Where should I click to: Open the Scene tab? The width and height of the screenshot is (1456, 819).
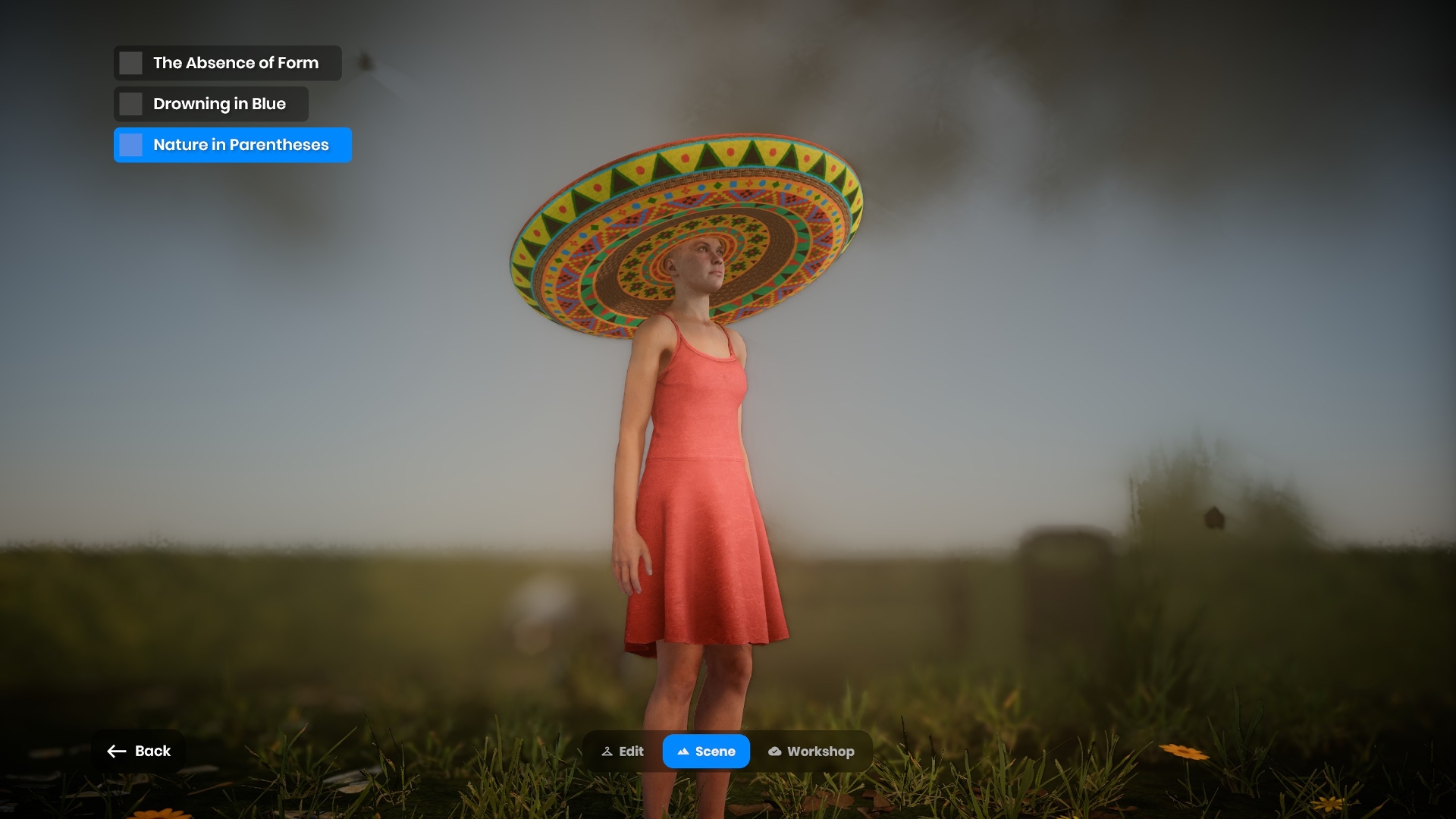click(706, 752)
